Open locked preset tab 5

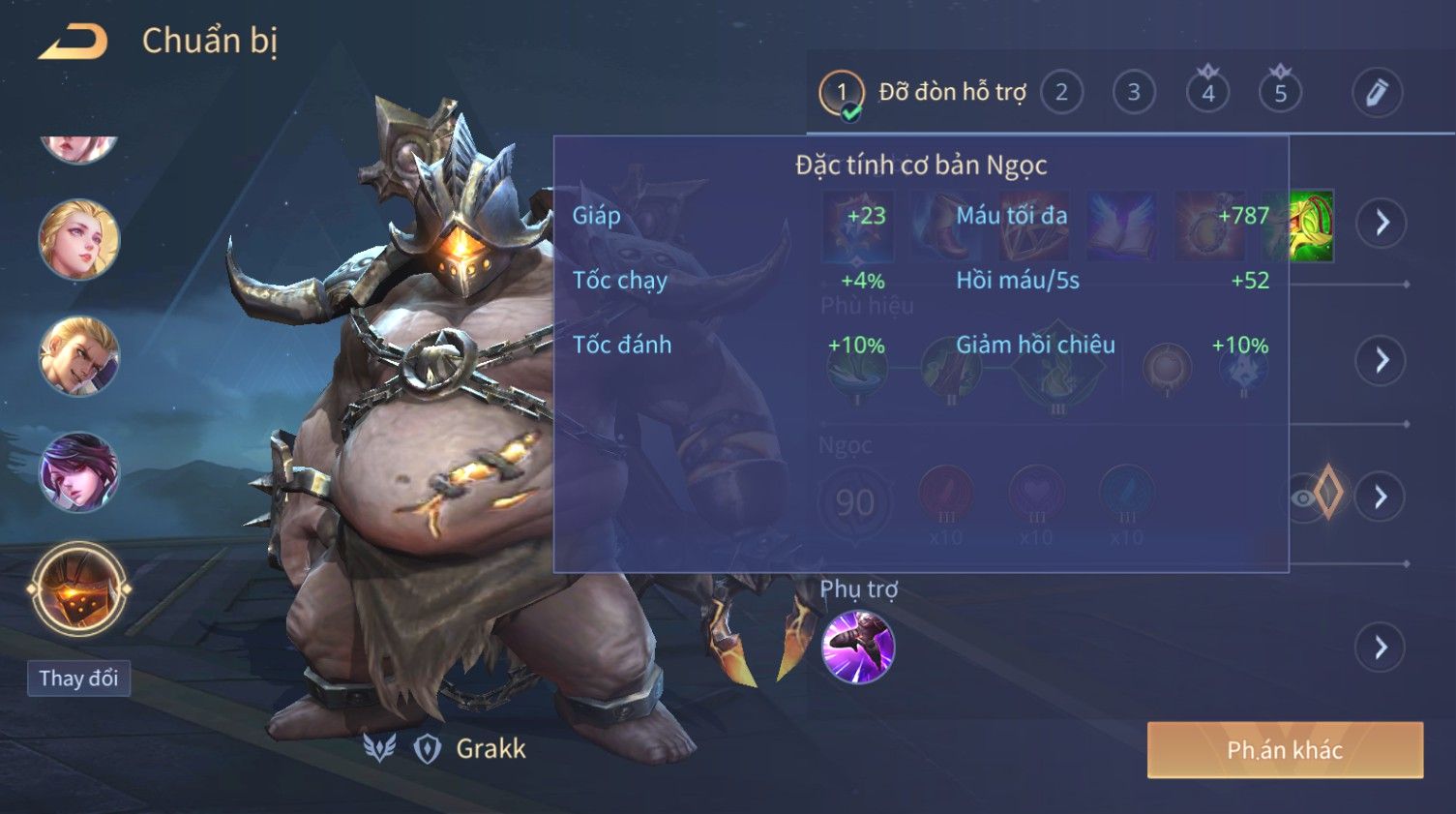1280,93
